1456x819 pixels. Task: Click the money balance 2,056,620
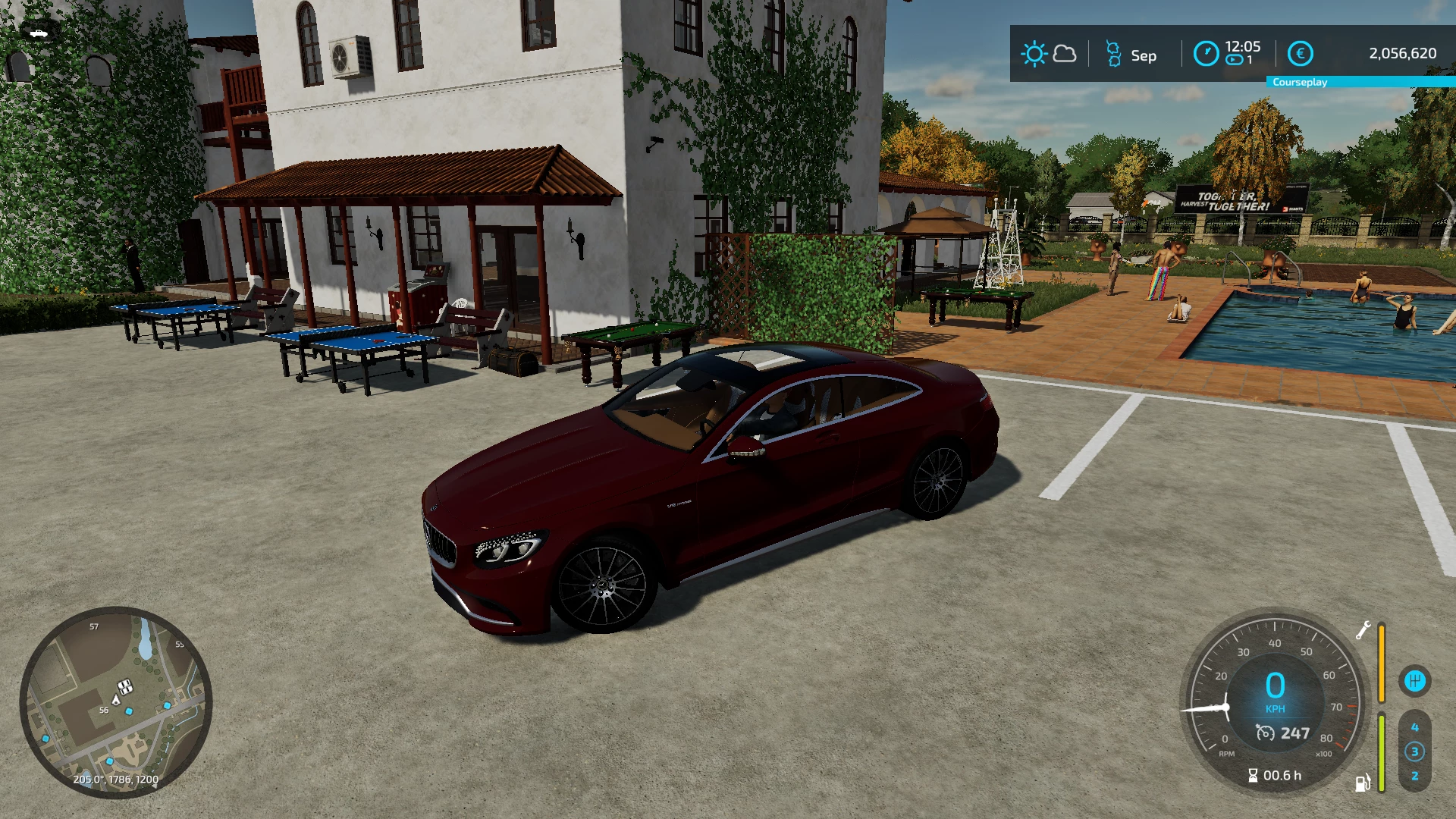pos(1401,53)
